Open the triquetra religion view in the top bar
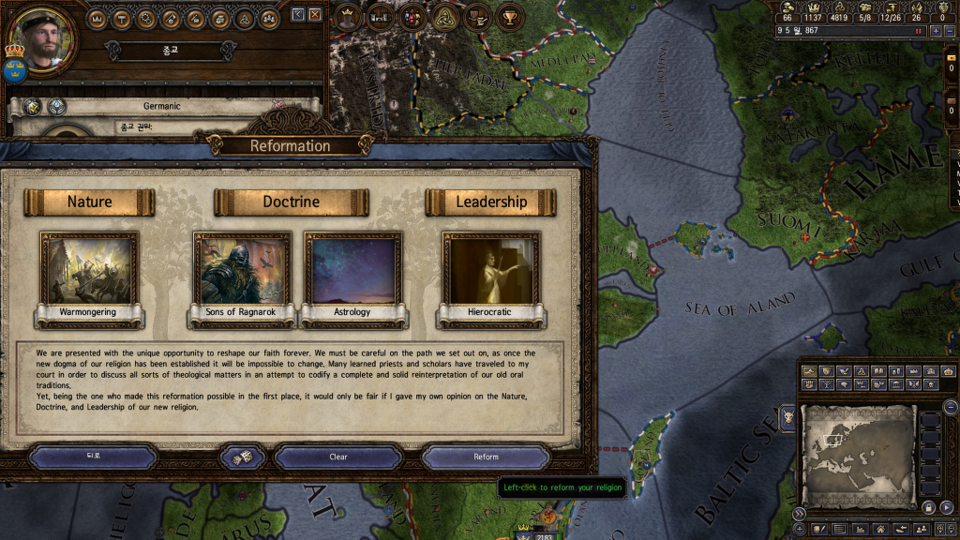Viewport: 960px width, 540px height. pos(445,17)
